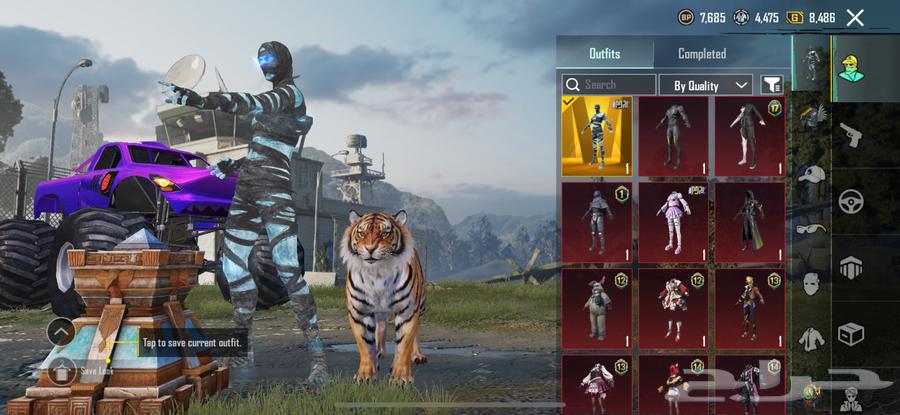
Task: Select the Outfits tab
Action: click(x=604, y=54)
